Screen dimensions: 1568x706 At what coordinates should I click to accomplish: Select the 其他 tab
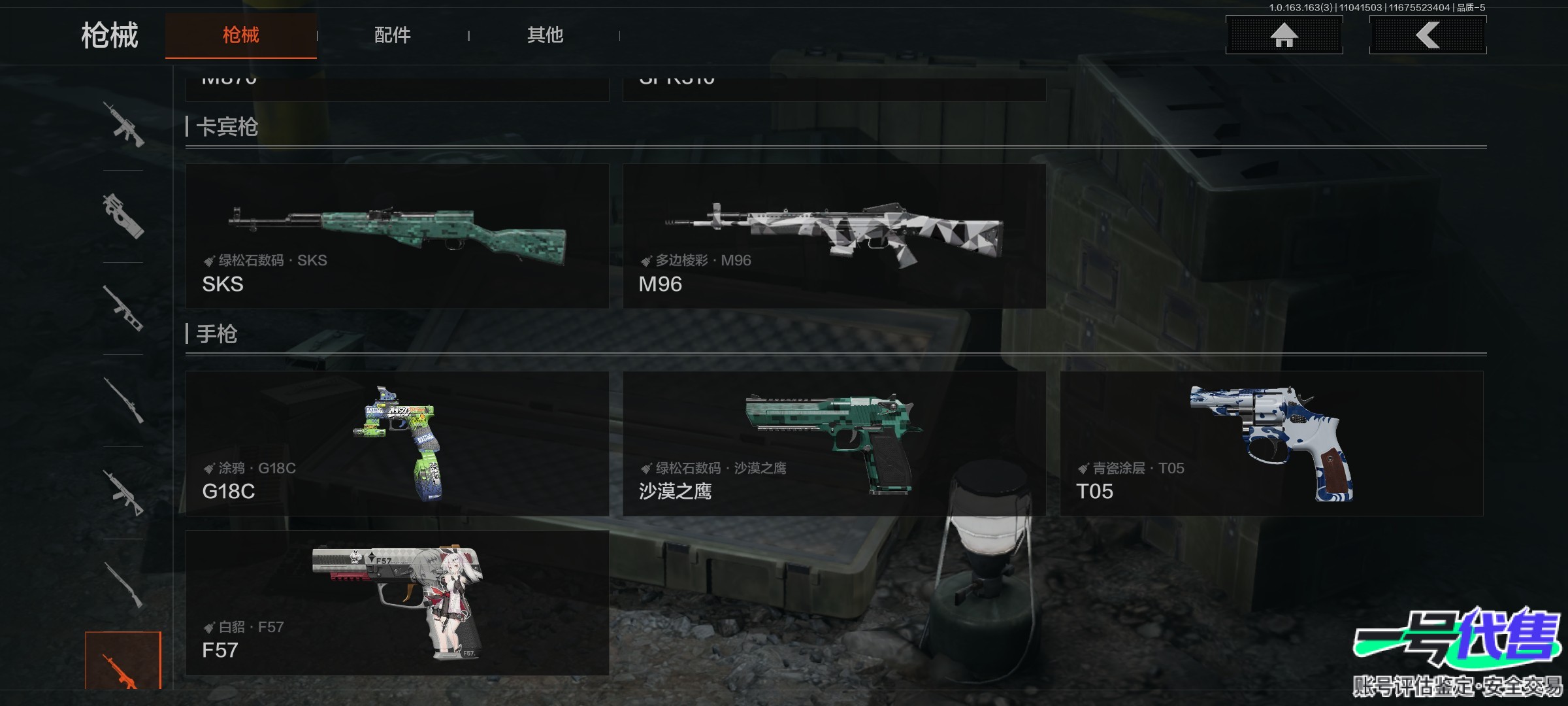point(545,35)
